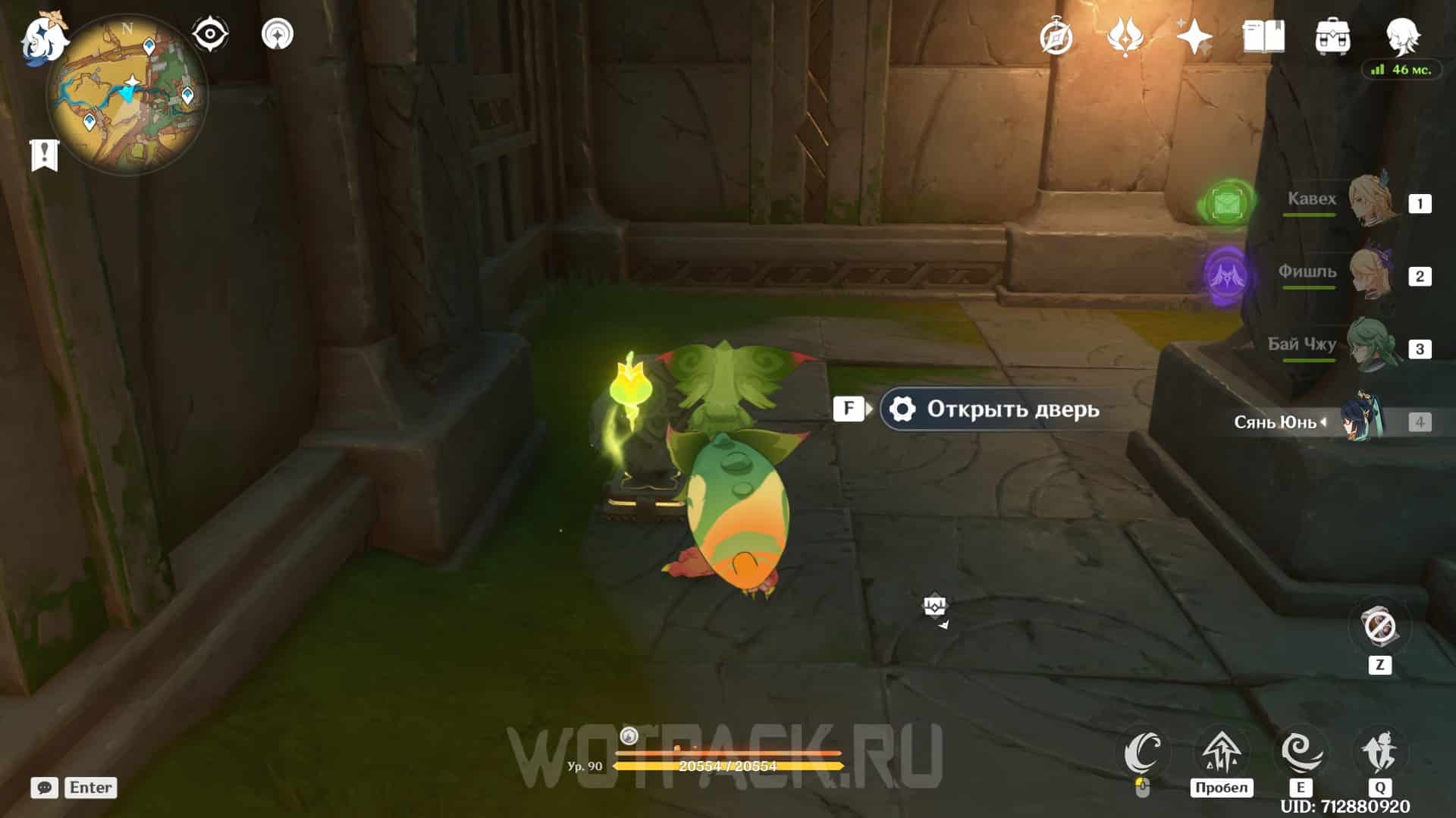Open the chat speech bubble
Viewport: 1456px width, 818px height.
tap(44, 788)
